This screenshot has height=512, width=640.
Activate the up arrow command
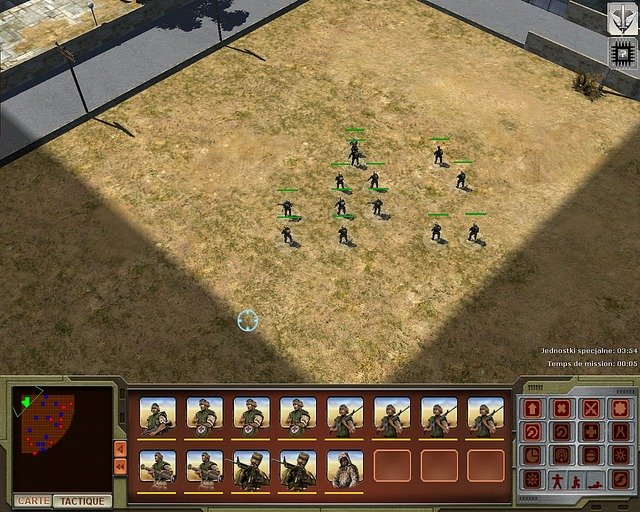(x=533, y=409)
